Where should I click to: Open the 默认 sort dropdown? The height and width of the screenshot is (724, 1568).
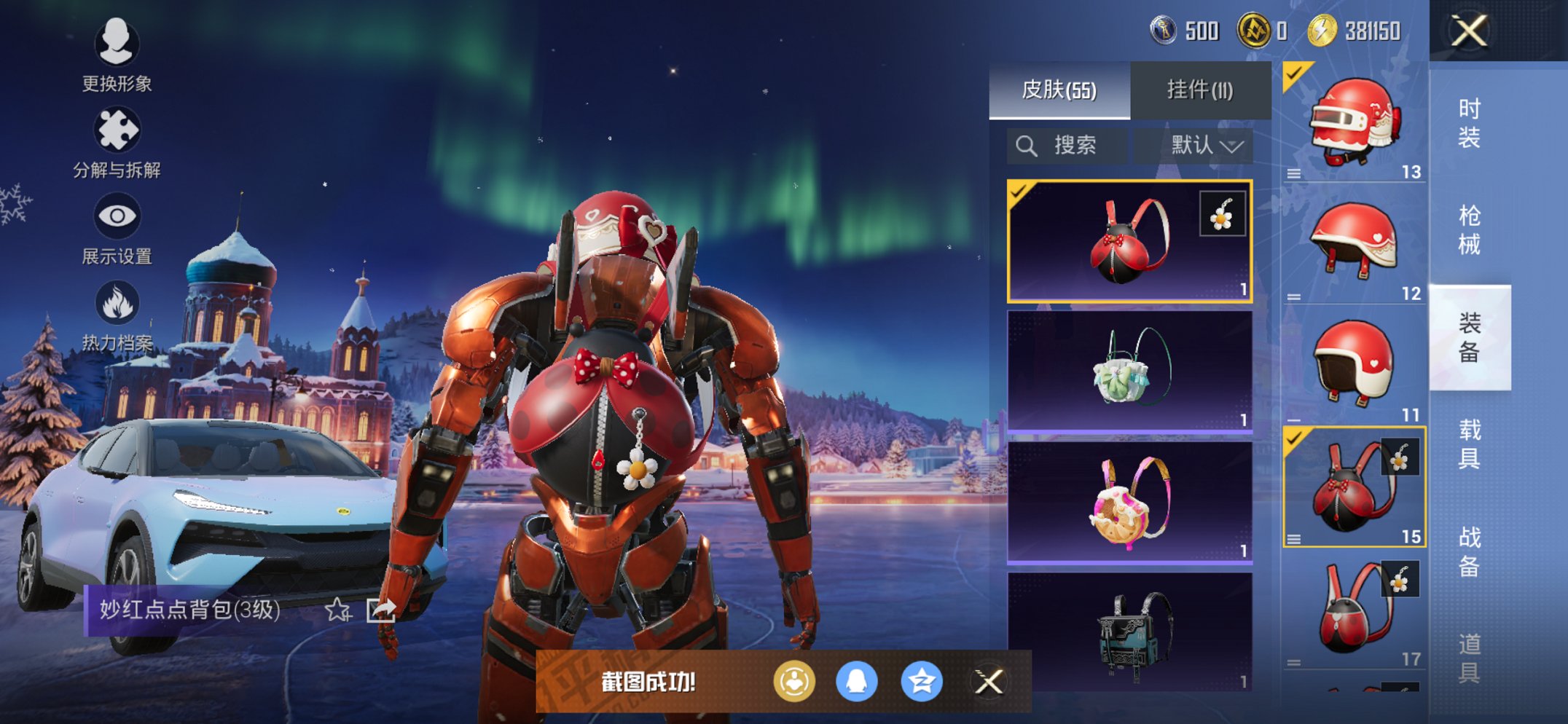point(1206,146)
